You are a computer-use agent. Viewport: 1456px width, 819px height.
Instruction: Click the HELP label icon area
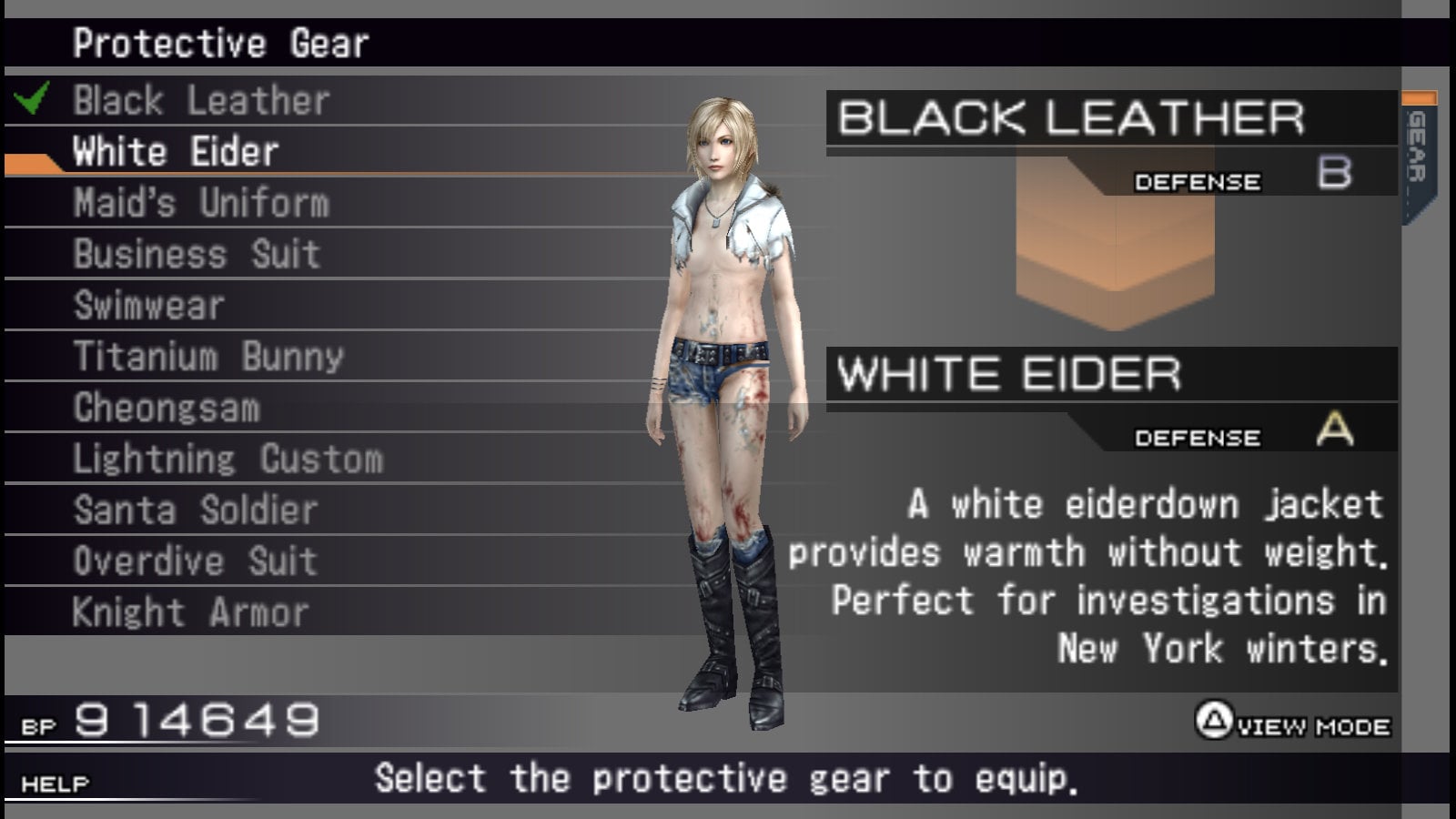pyautogui.click(x=53, y=781)
